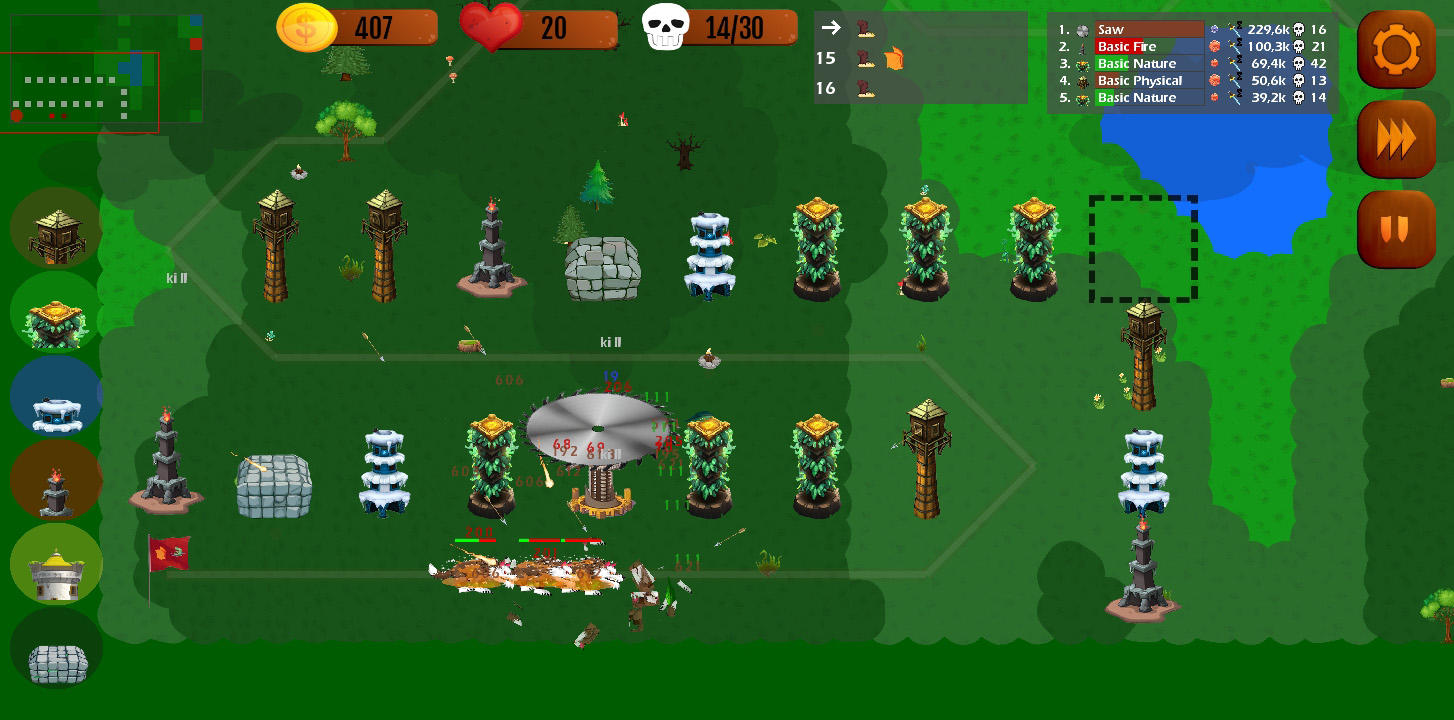Image resolution: width=1454 pixels, height=720 pixels.
Task: Click the arrow marking the current wave
Action: [830, 28]
